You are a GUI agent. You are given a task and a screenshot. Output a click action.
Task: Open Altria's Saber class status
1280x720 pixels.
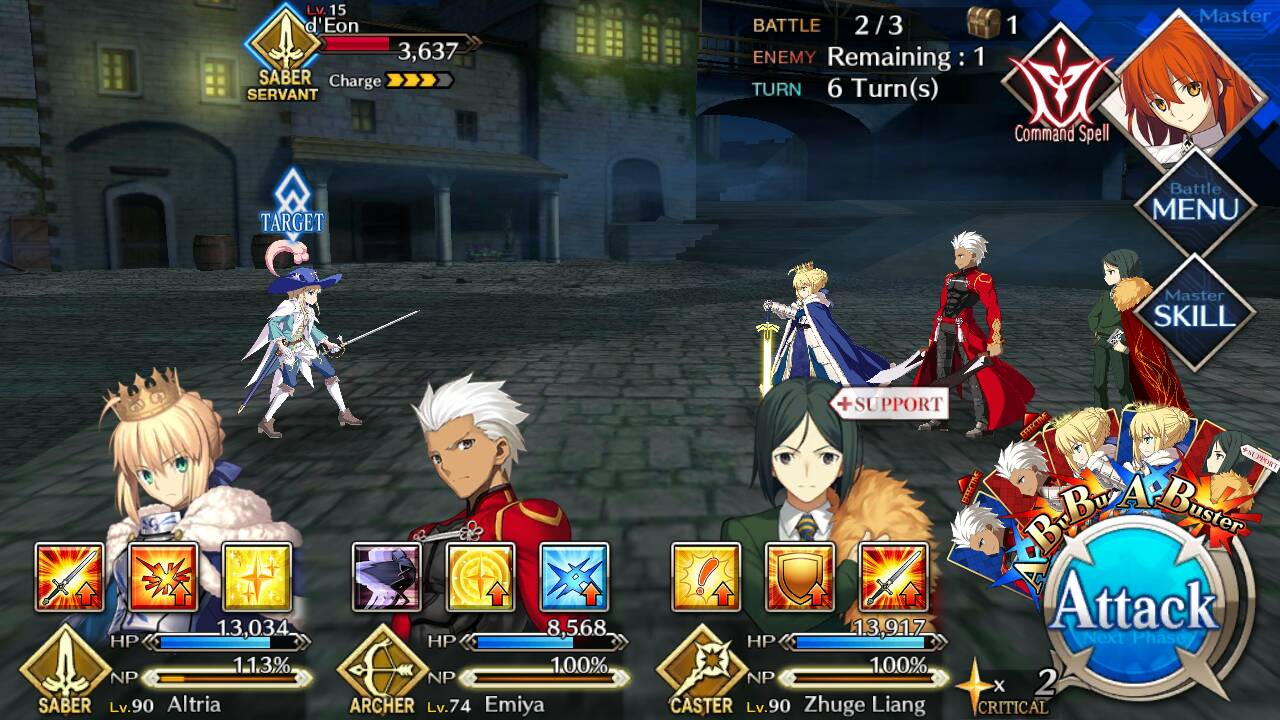(x=66, y=668)
